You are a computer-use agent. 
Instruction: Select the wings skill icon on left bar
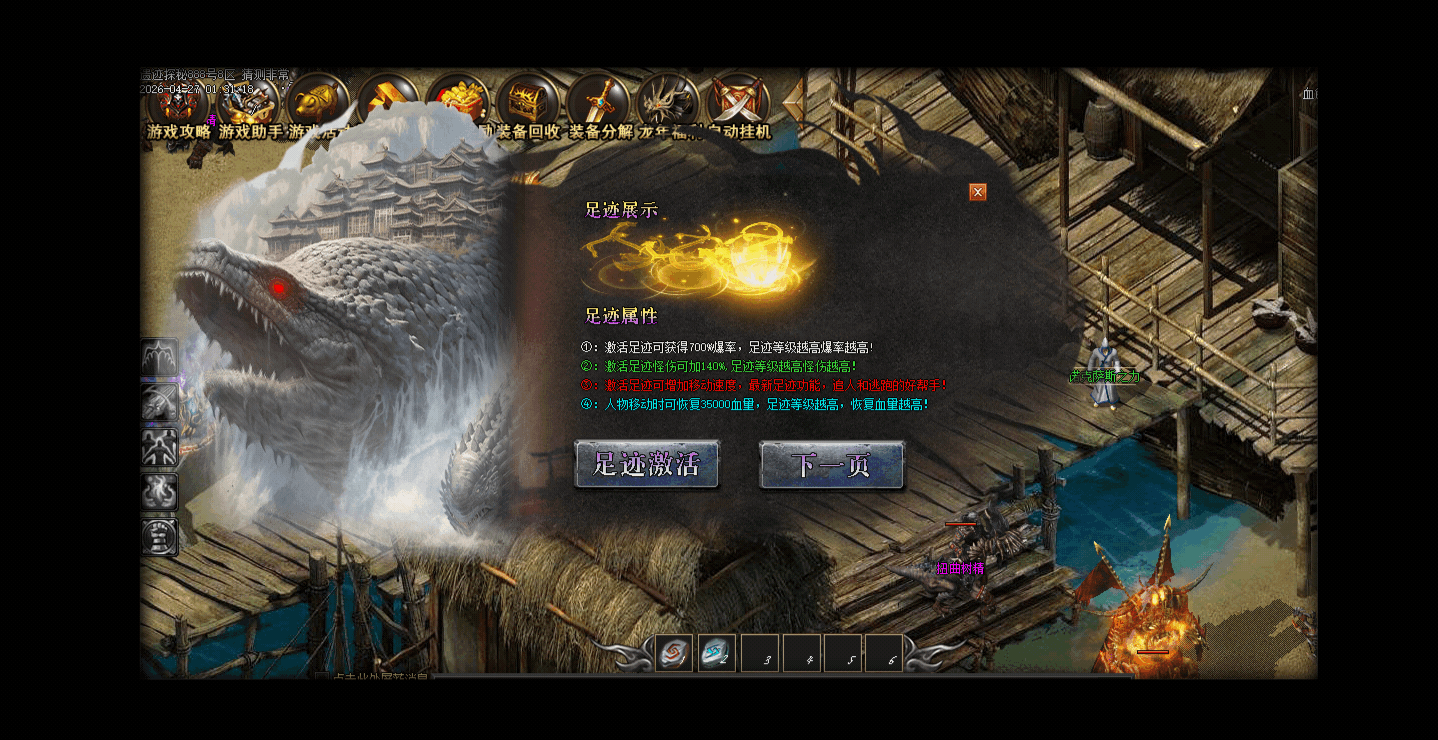click(160, 358)
